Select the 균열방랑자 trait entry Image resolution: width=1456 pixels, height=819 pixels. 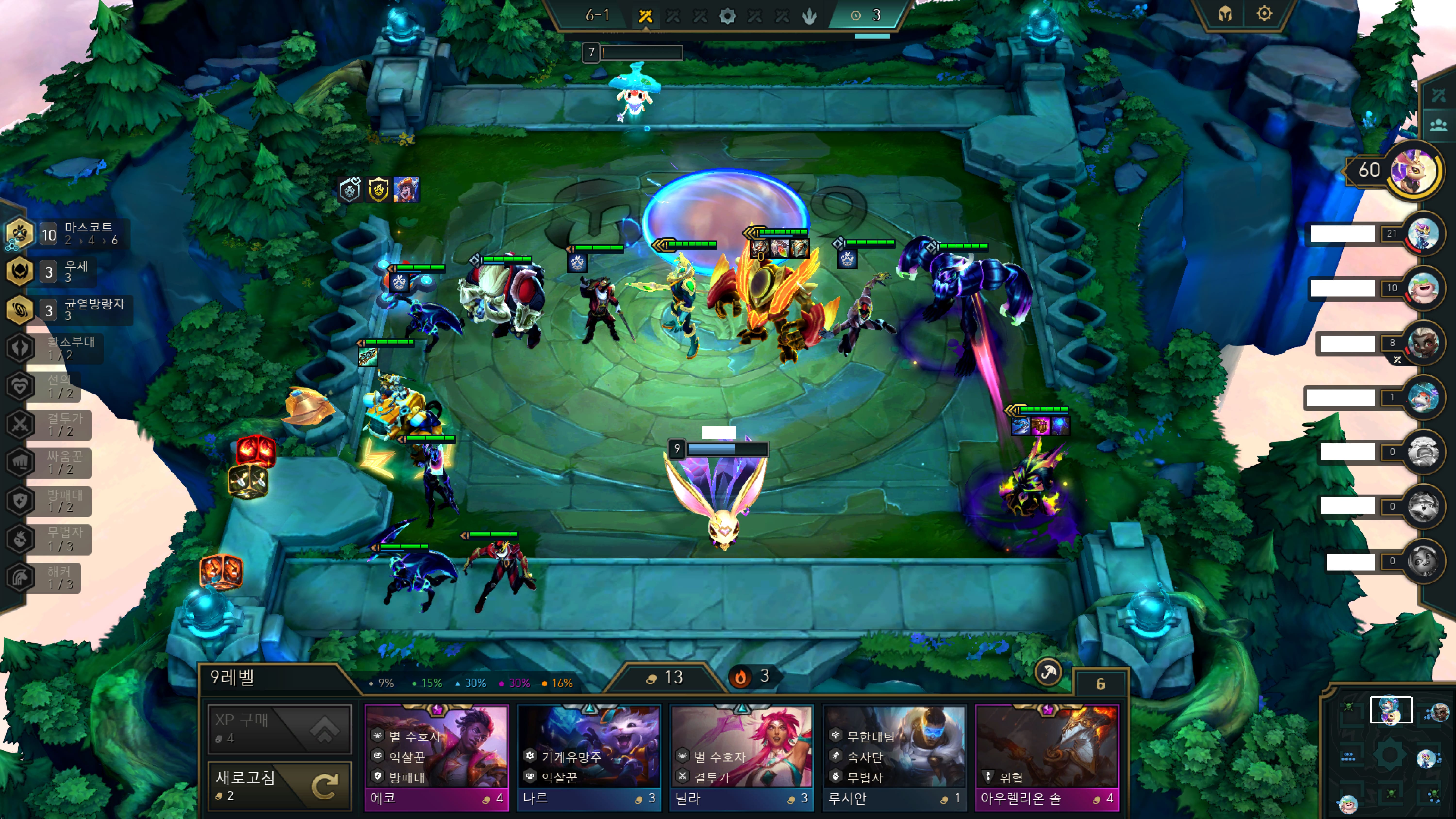(68, 310)
